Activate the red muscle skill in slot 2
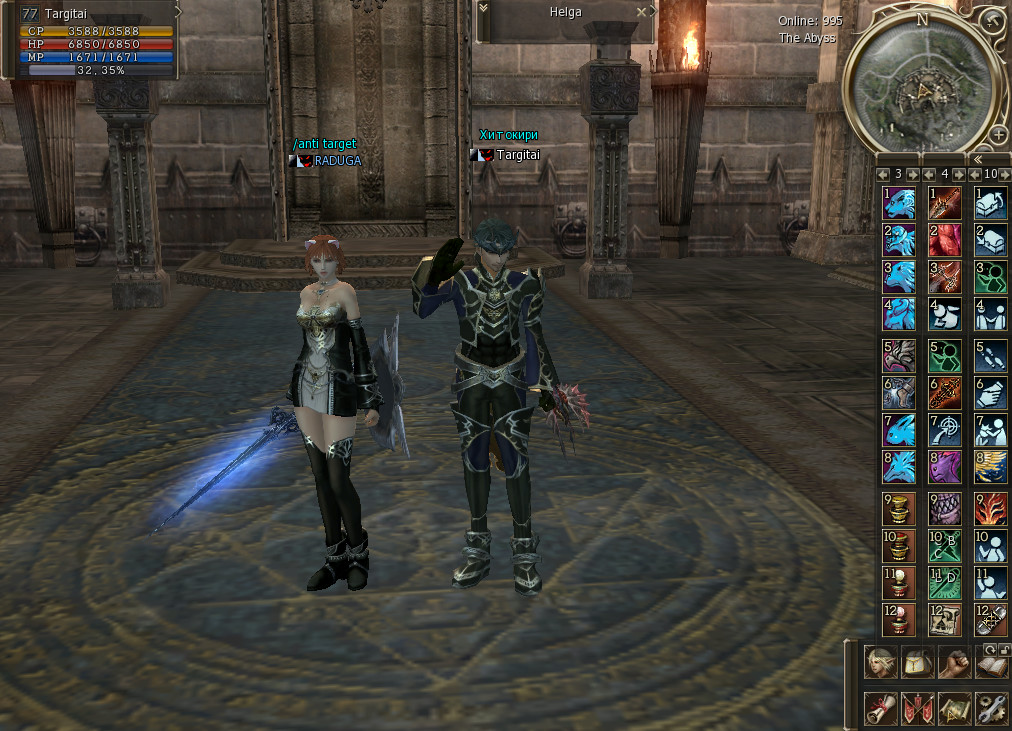The height and width of the screenshot is (731, 1012). pos(944,240)
